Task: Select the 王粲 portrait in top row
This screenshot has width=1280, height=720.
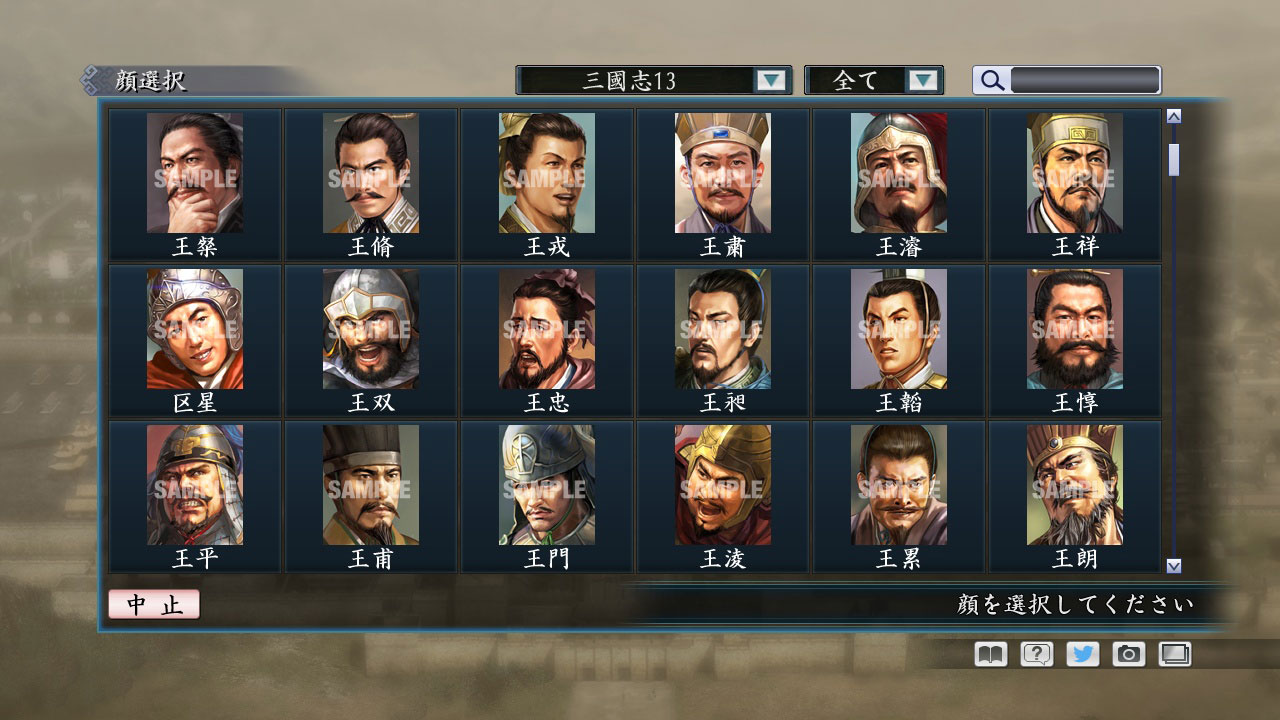Action: tap(193, 175)
